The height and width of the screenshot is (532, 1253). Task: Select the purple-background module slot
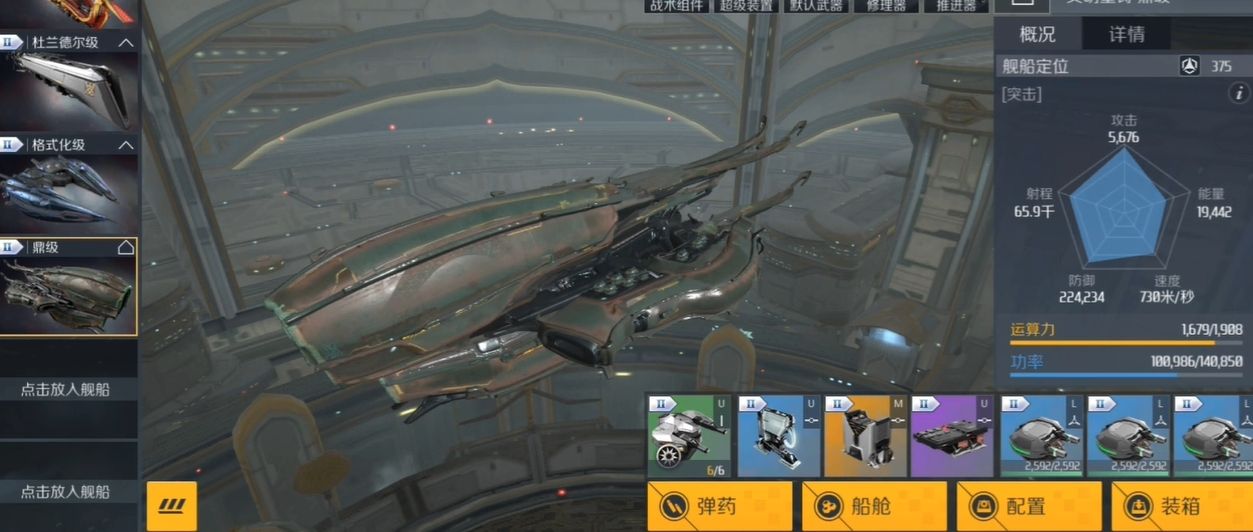click(x=953, y=435)
